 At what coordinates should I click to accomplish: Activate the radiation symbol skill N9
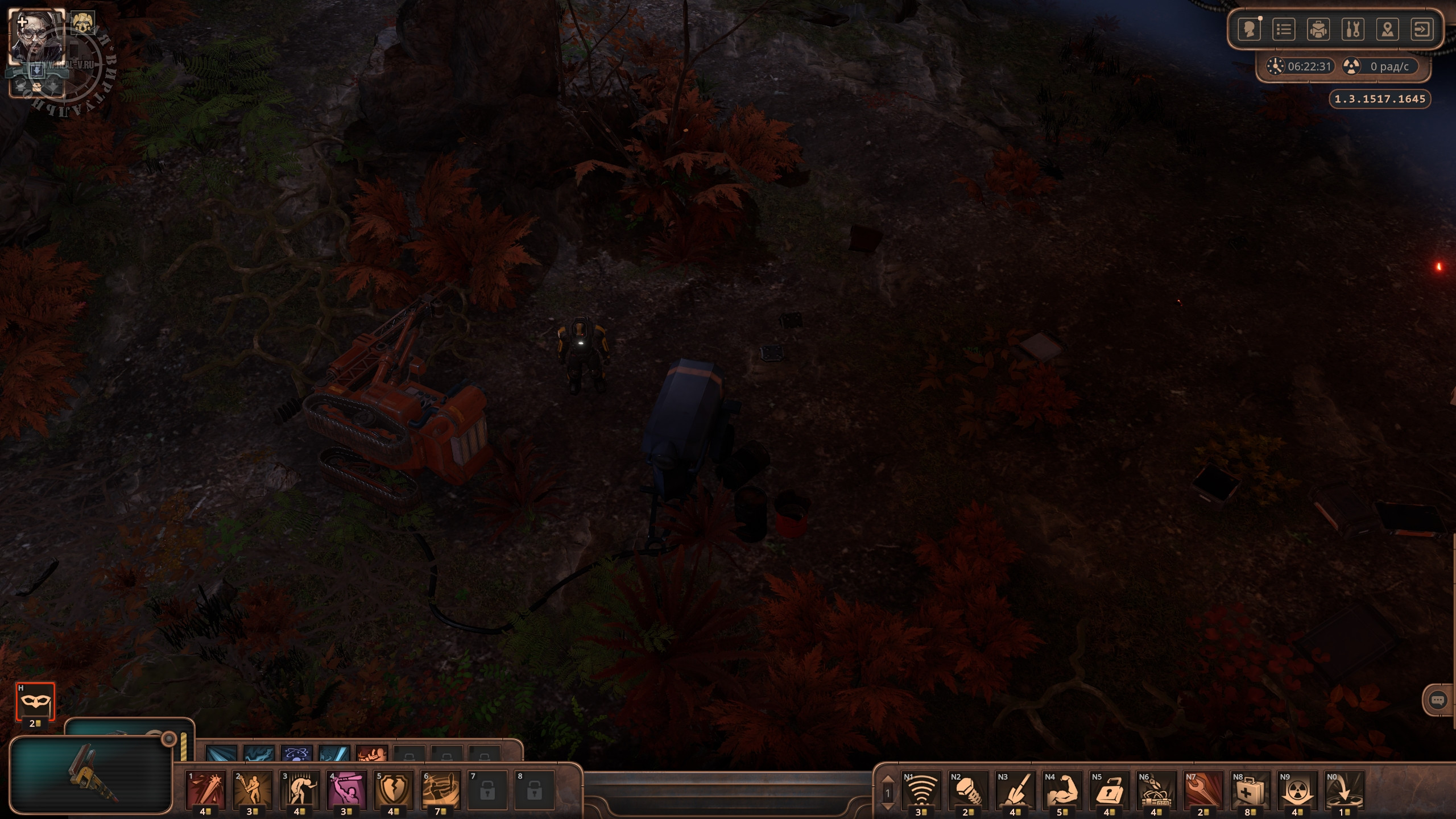click(1297, 789)
